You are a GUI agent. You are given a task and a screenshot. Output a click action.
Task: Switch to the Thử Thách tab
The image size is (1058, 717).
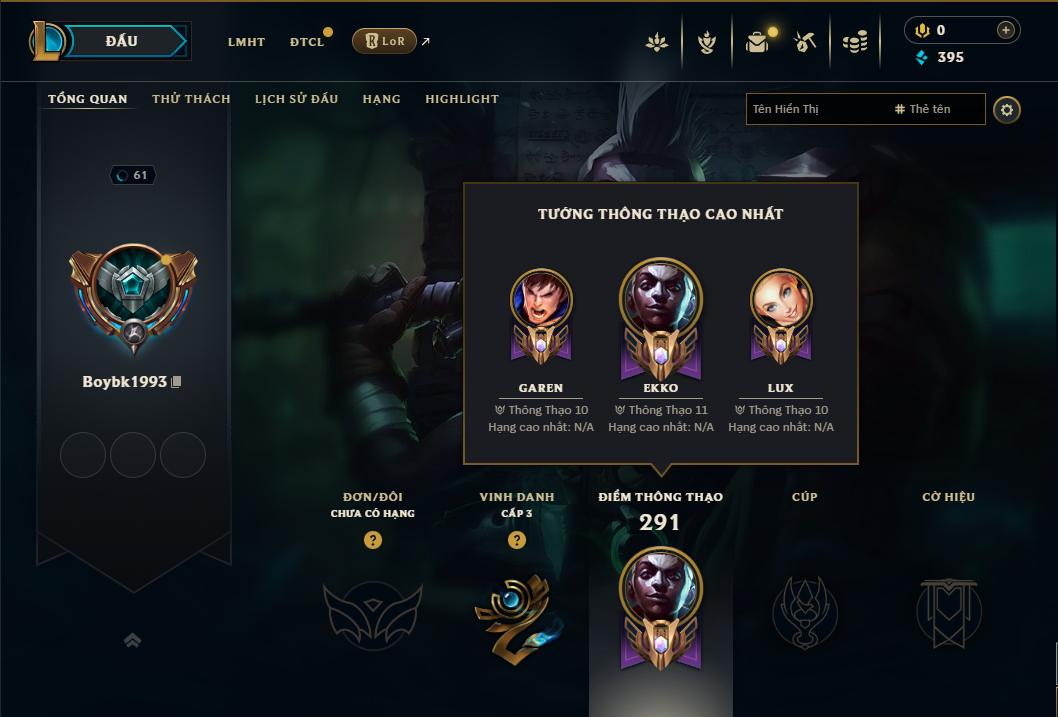[191, 99]
